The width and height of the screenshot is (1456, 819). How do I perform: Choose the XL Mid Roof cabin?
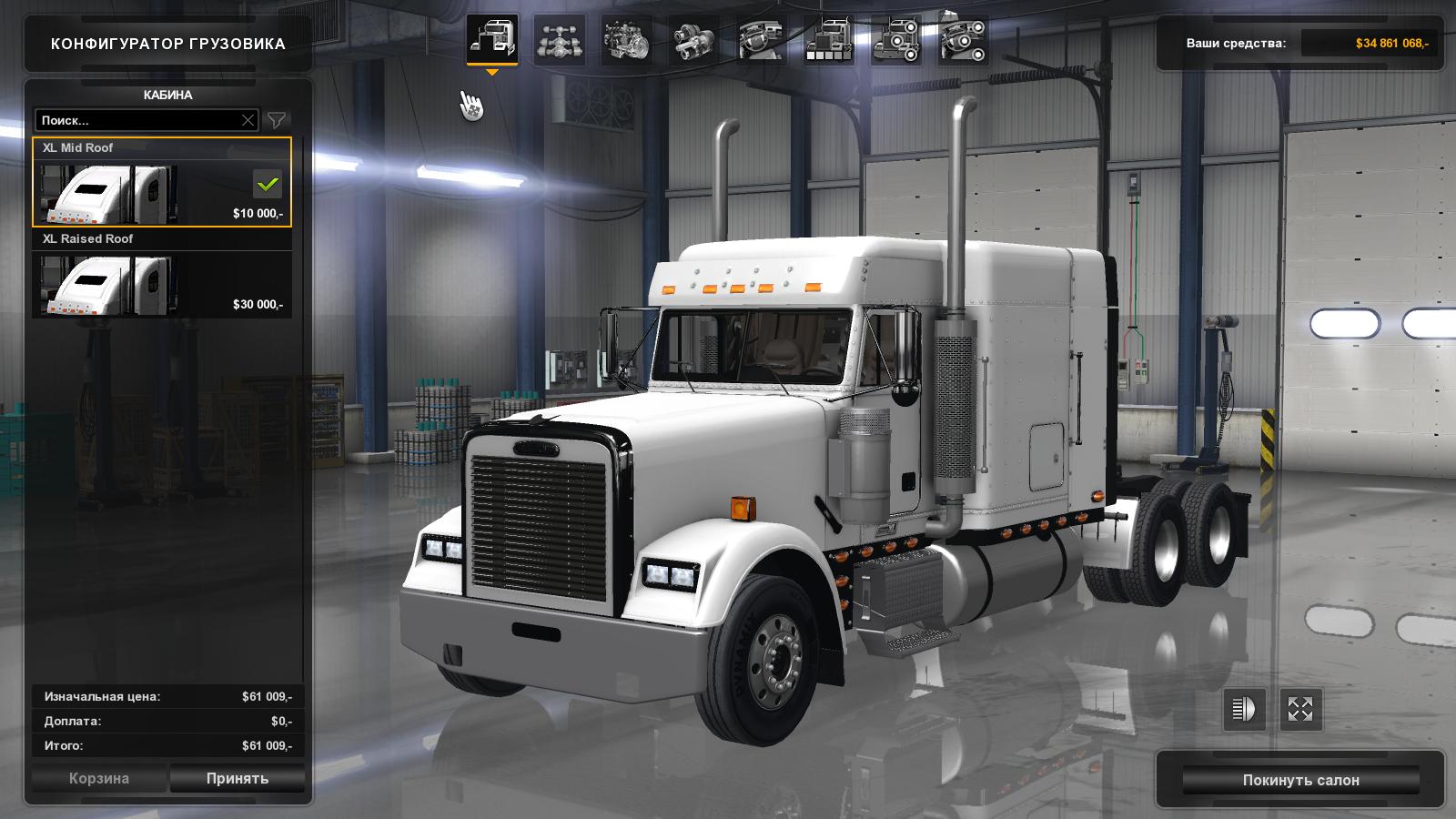162,182
